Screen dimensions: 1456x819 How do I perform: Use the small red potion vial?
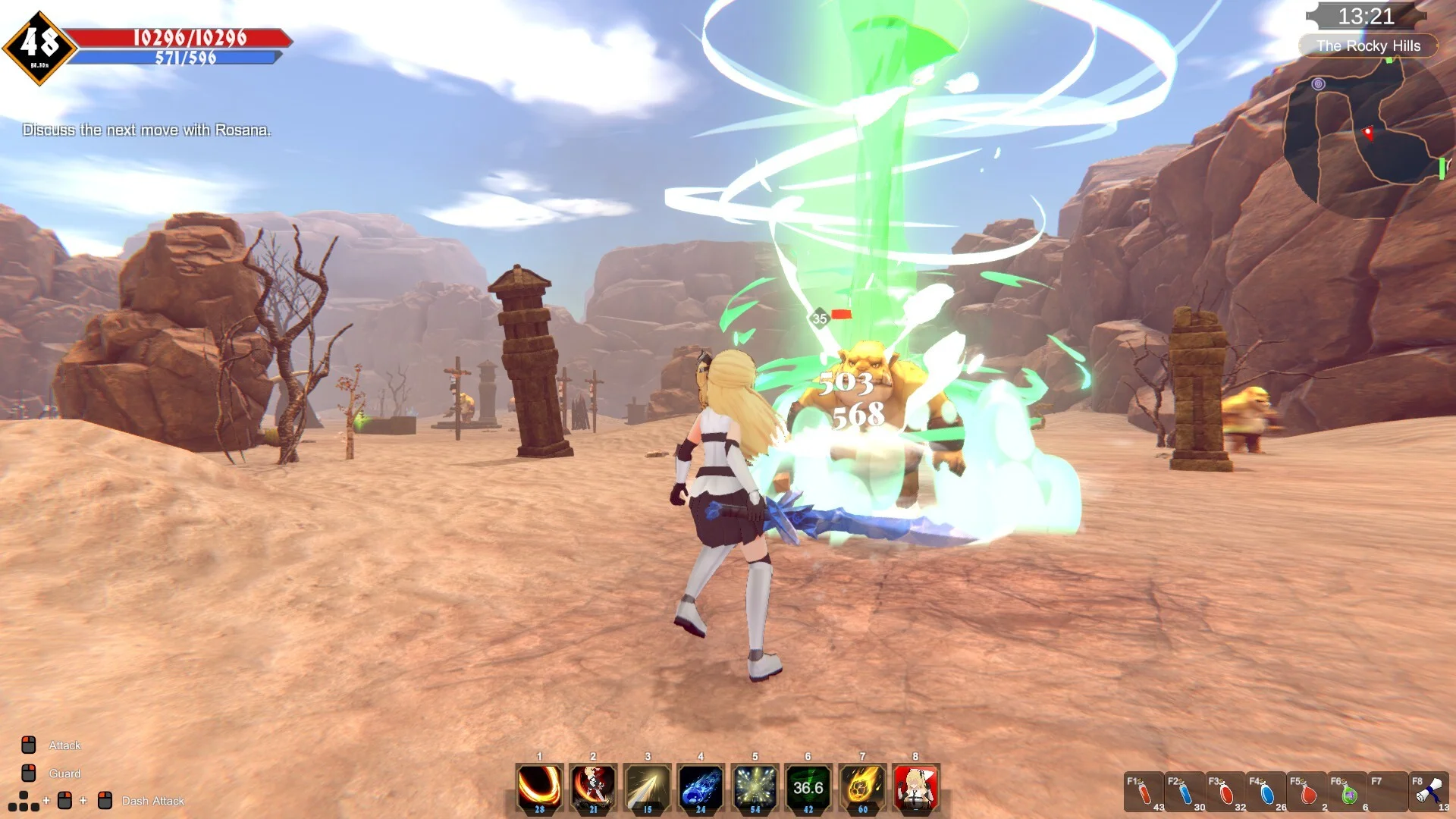[1144, 793]
